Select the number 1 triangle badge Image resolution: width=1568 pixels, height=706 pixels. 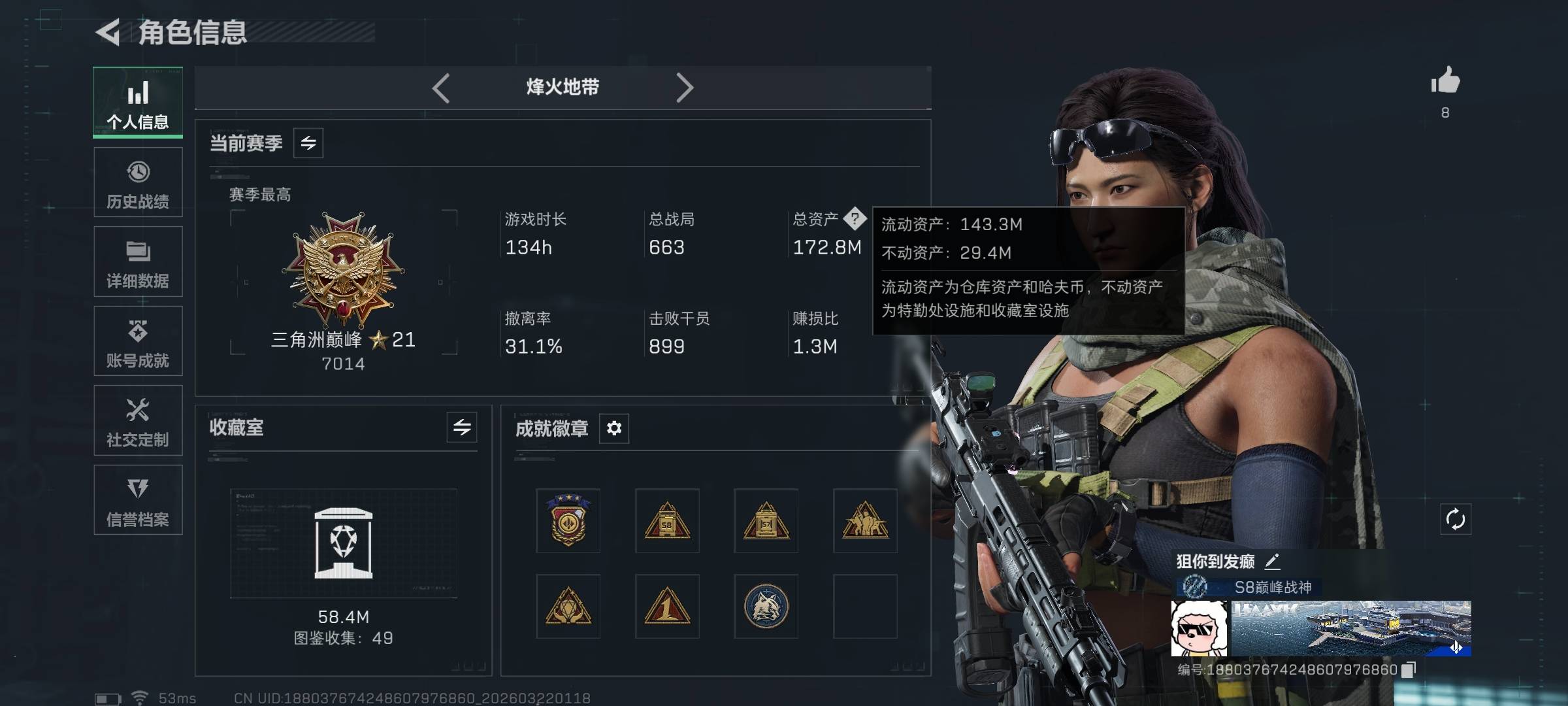(667, 607)
